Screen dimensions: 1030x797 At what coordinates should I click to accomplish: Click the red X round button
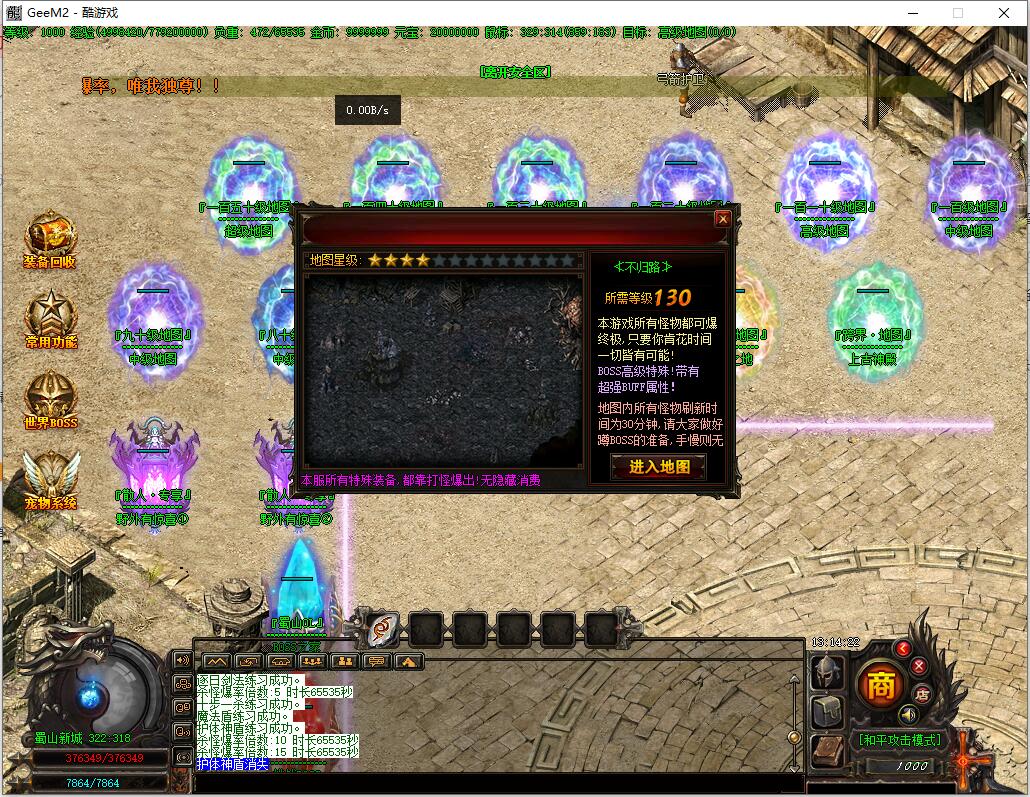click(918, 665)
